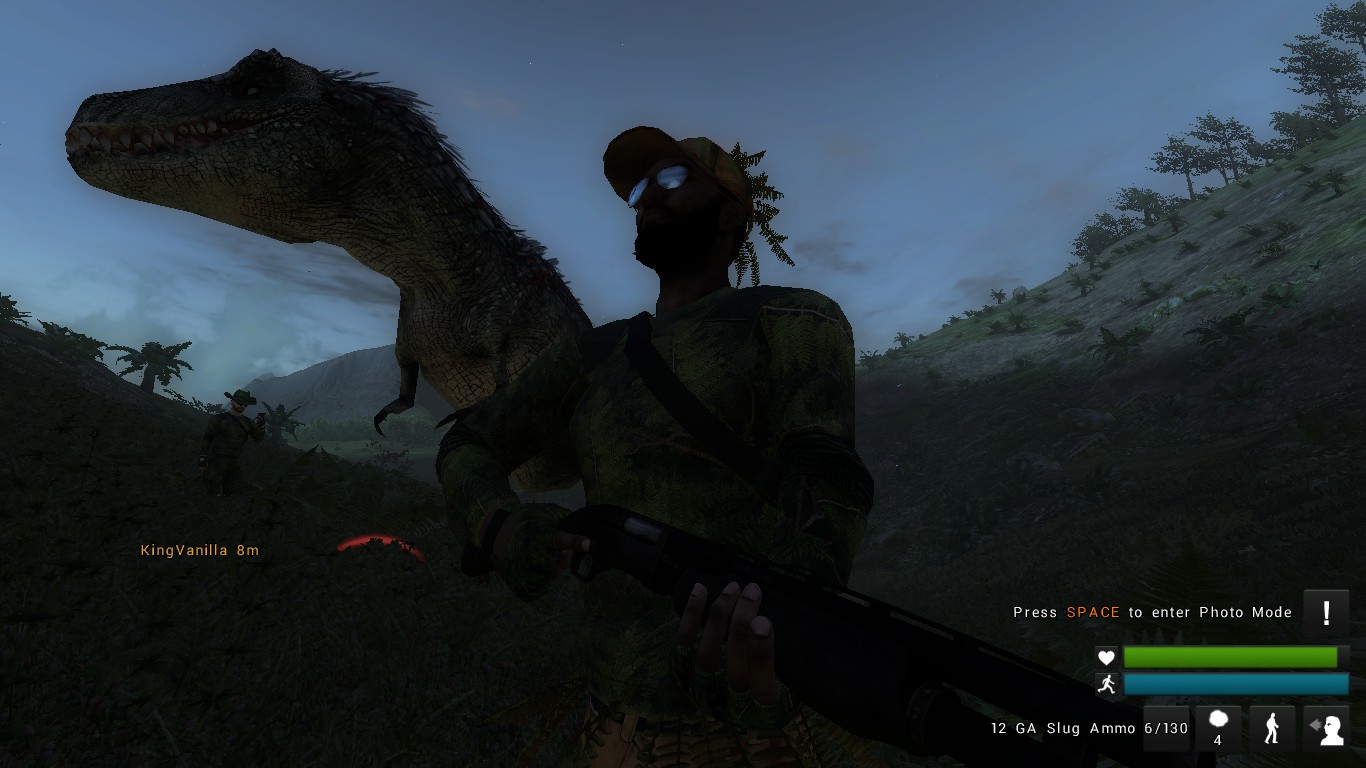1366x768 pixels.
Task: Select the stone item showing quantity 4
Action: click(x=1218, y=728)
